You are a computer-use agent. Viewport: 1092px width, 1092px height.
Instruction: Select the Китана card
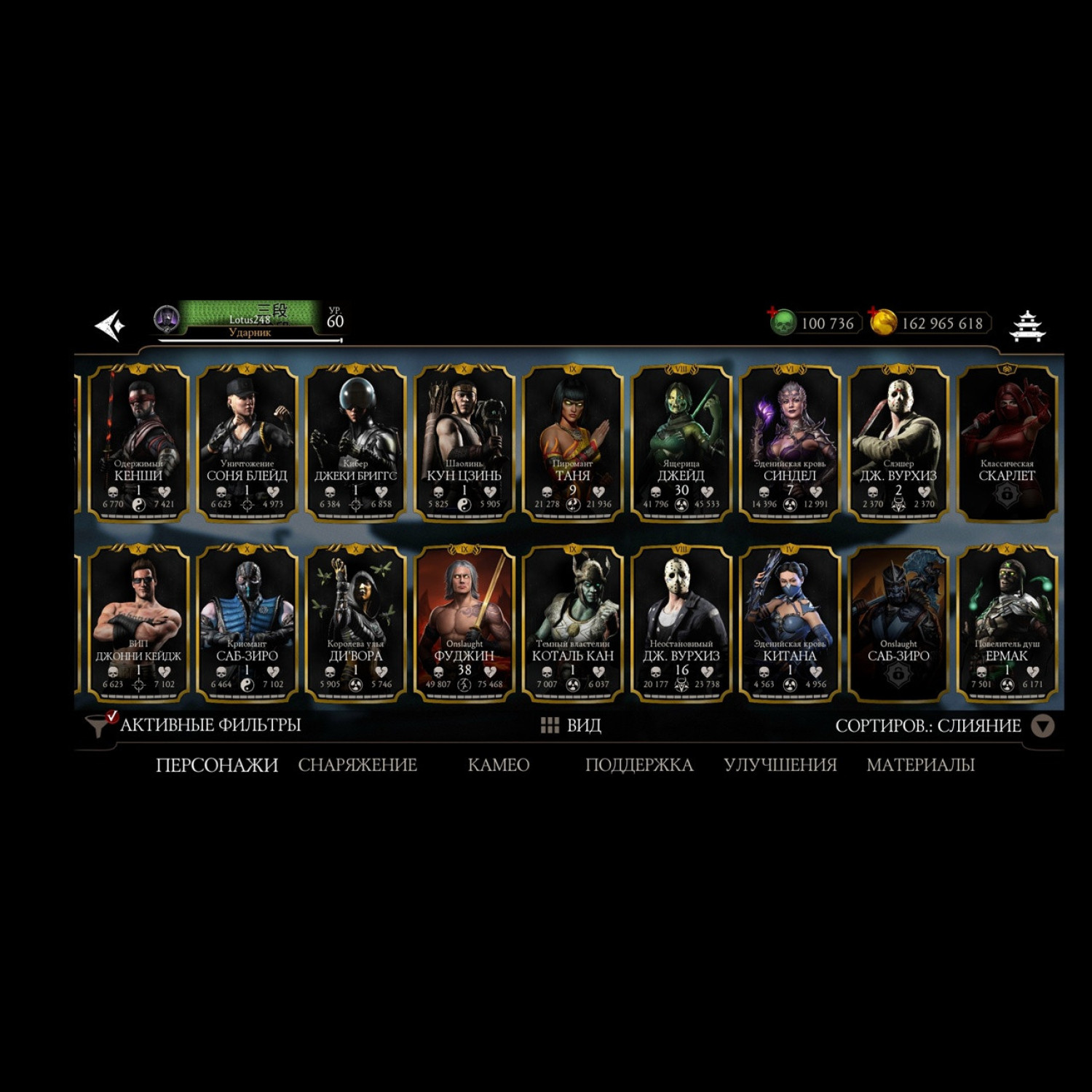coord(789,623)
